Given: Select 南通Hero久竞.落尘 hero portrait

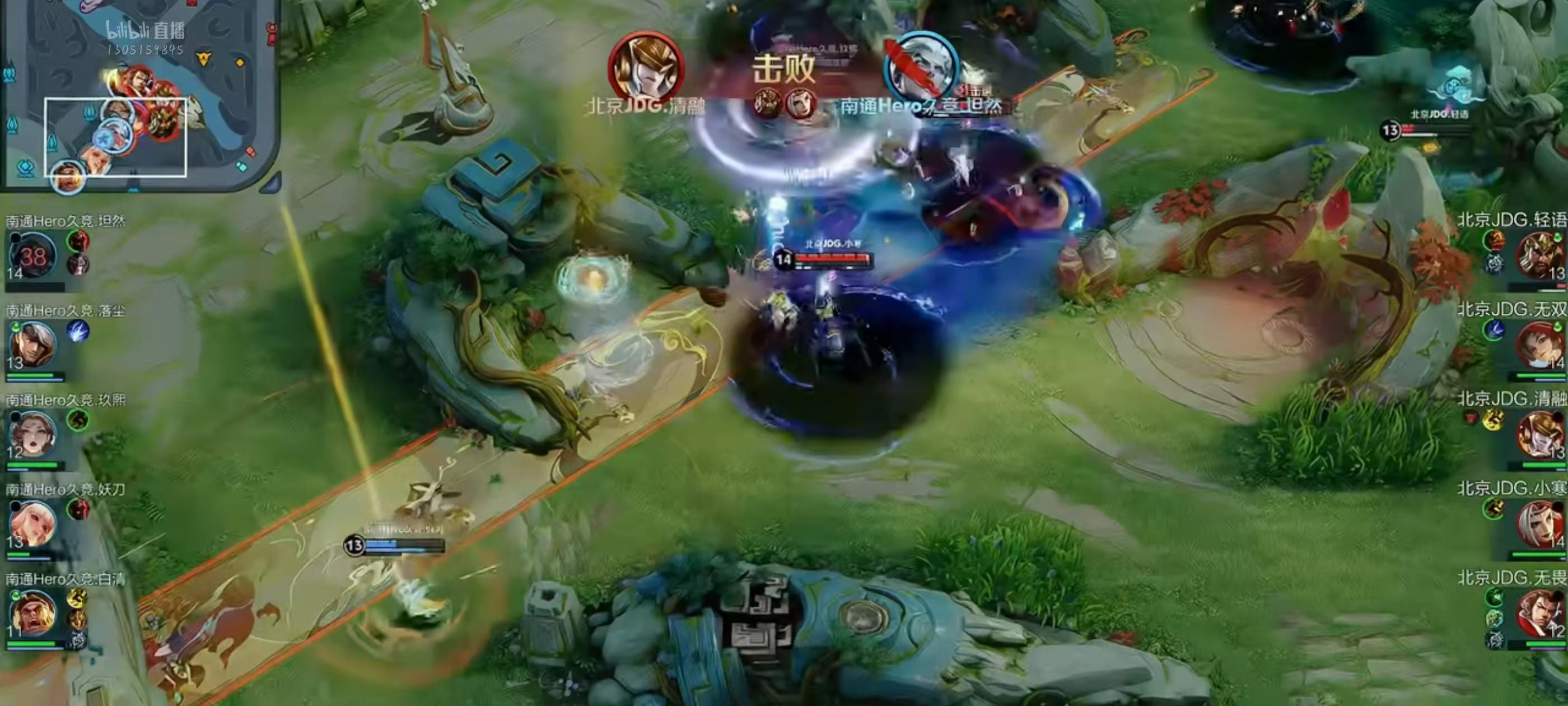Looking at the screenshot, I should (33, 345).
